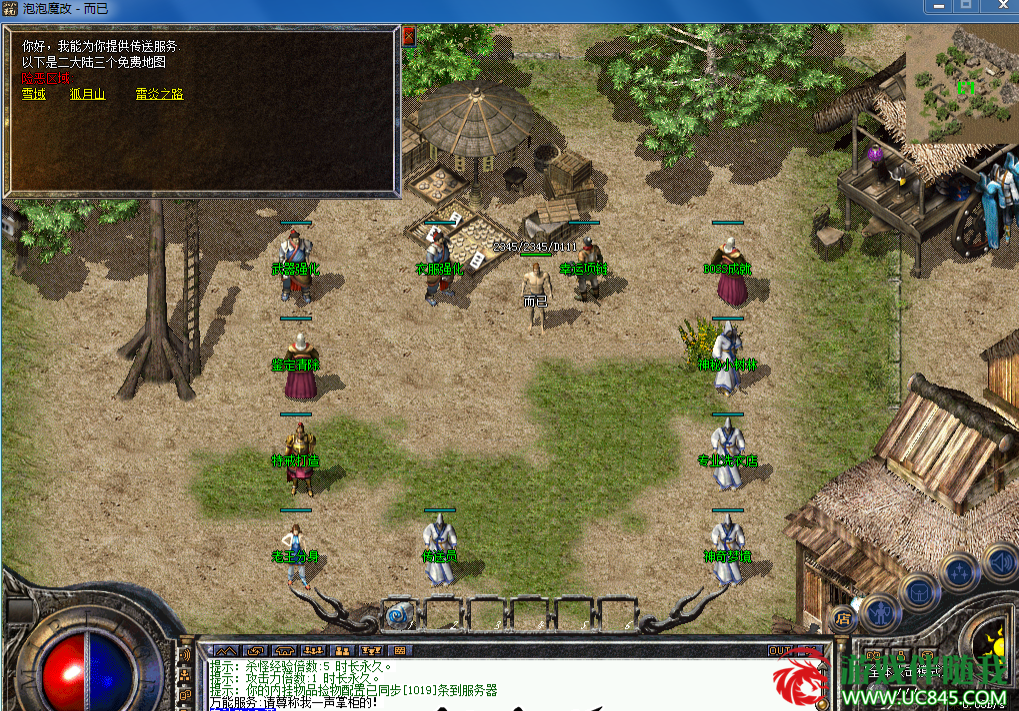Image resolution: width=1019 pixels, height=711 pixels.
Task: Open the skills sparkle round button
Action: pos(960,573)
